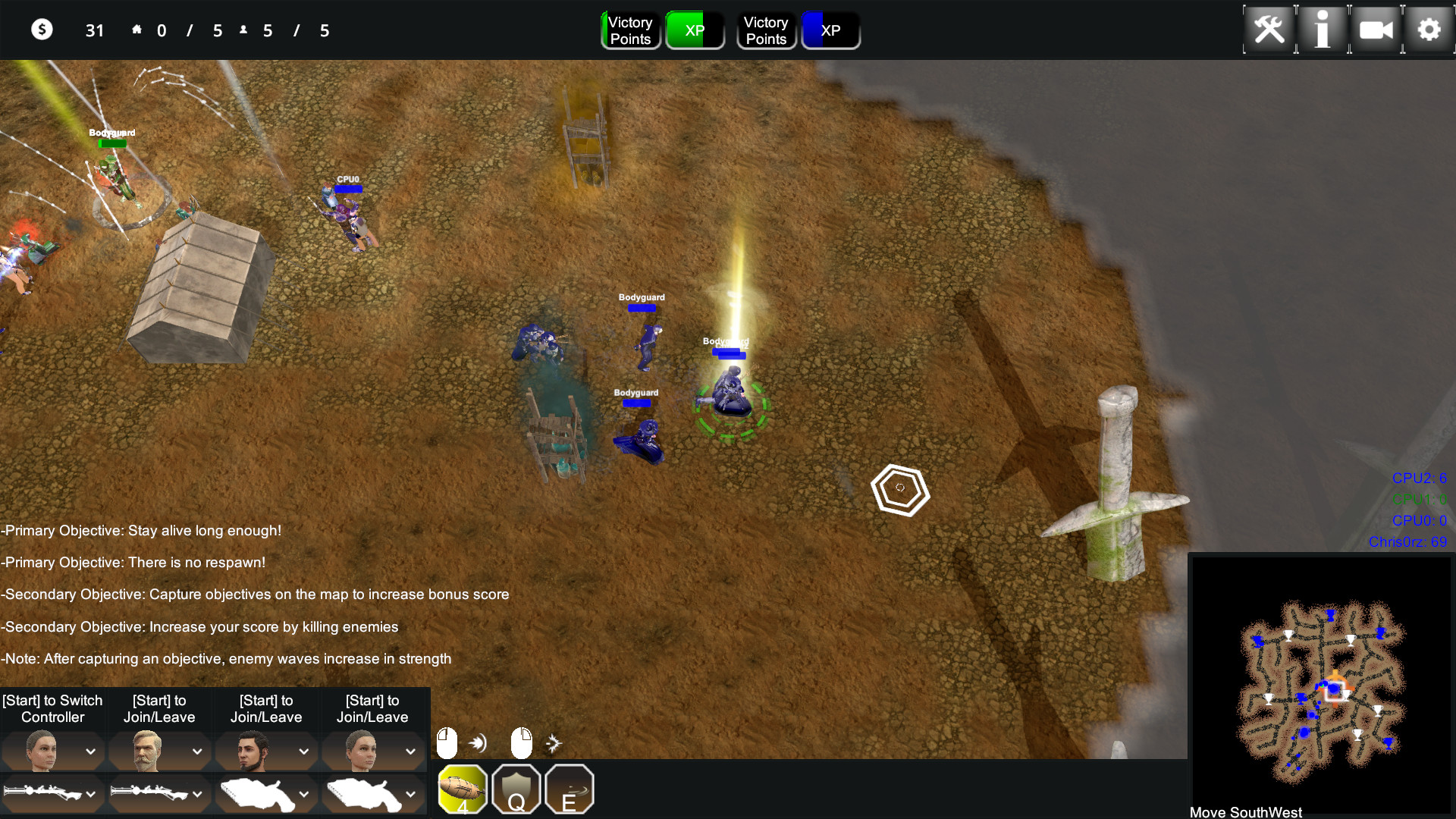Select the green Victory Points tab
The width and height of the screenshot is (1456, 819).
click(630, 30)
